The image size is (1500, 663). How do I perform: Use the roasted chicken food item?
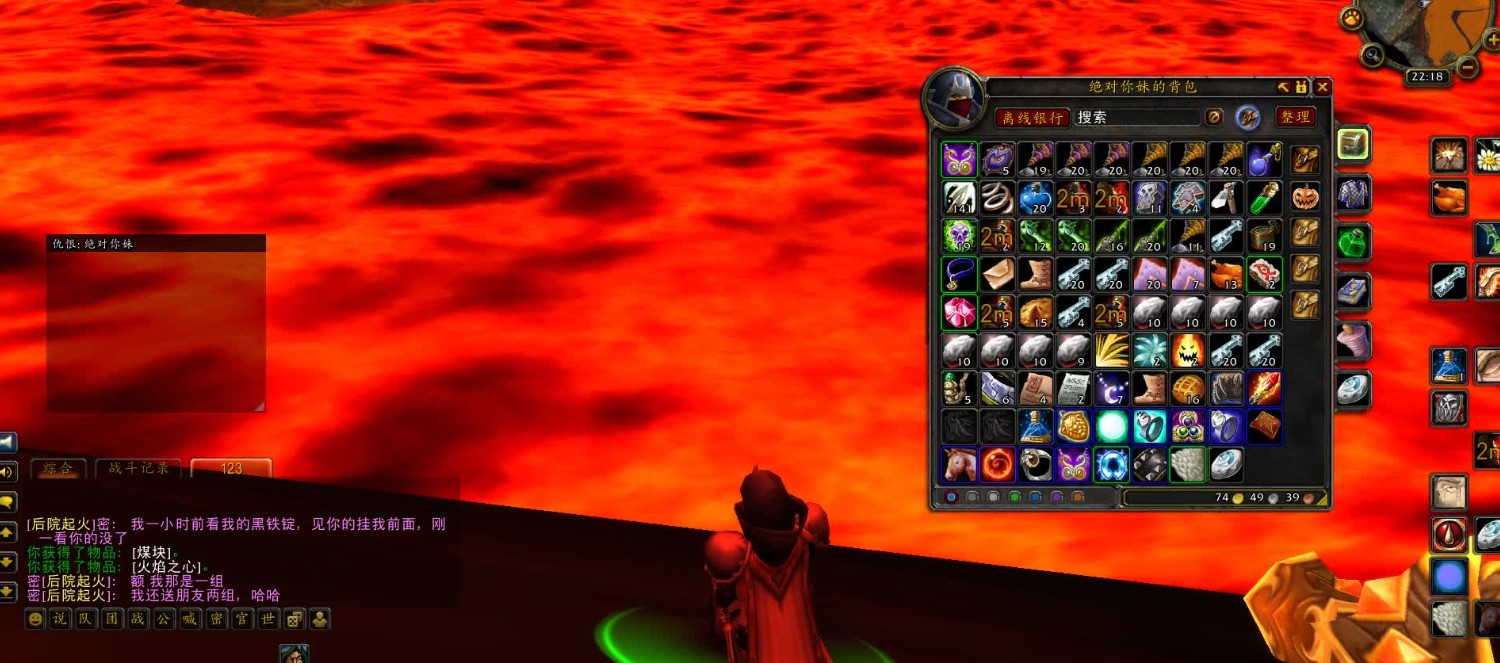pos(1448,197)
